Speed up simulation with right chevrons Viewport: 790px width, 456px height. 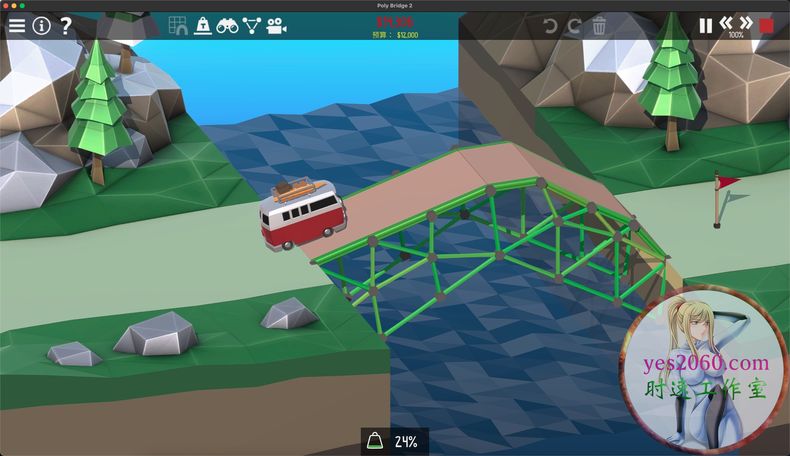[746, 23]
